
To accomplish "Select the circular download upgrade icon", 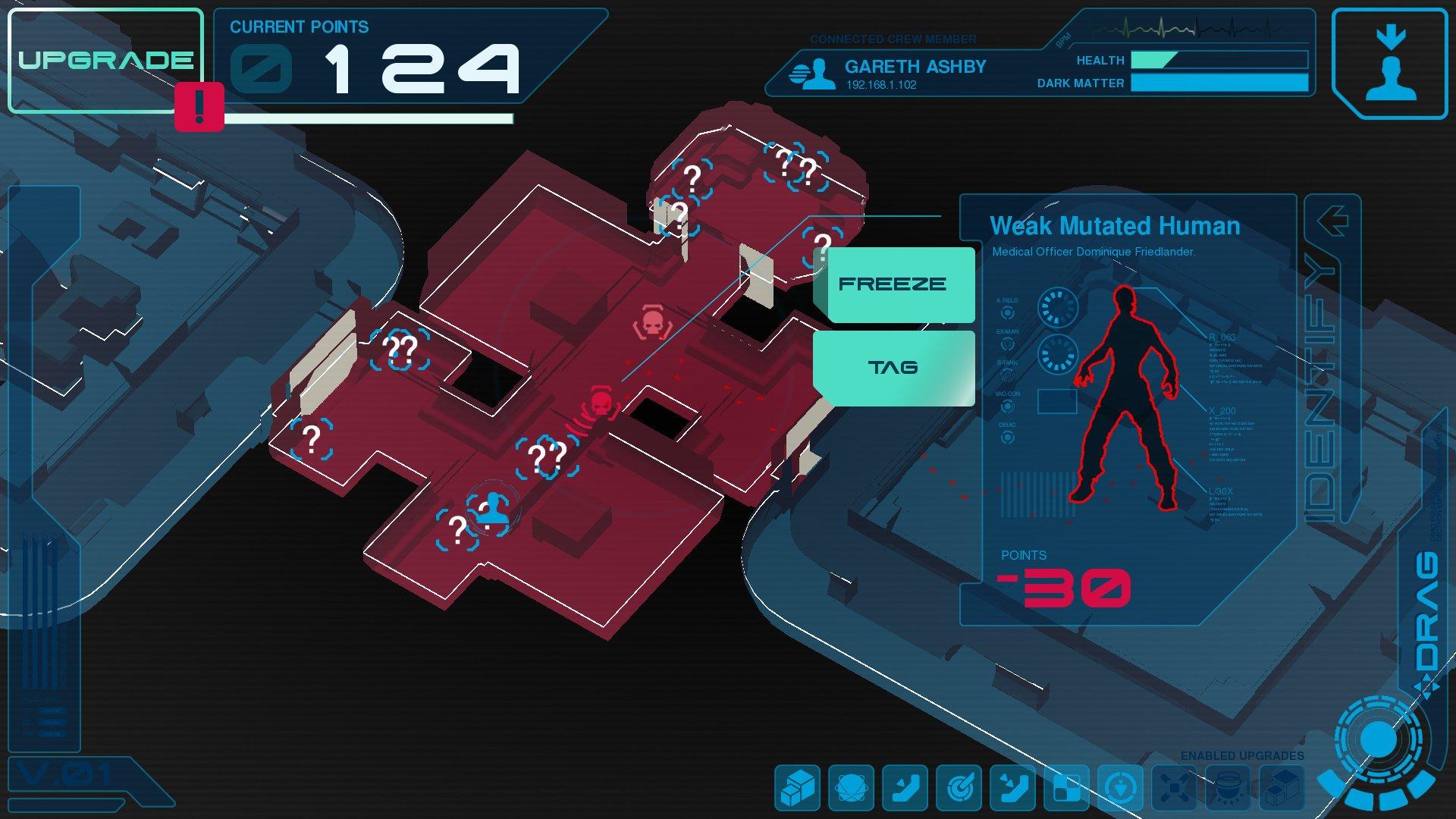I will point(1120,789).
